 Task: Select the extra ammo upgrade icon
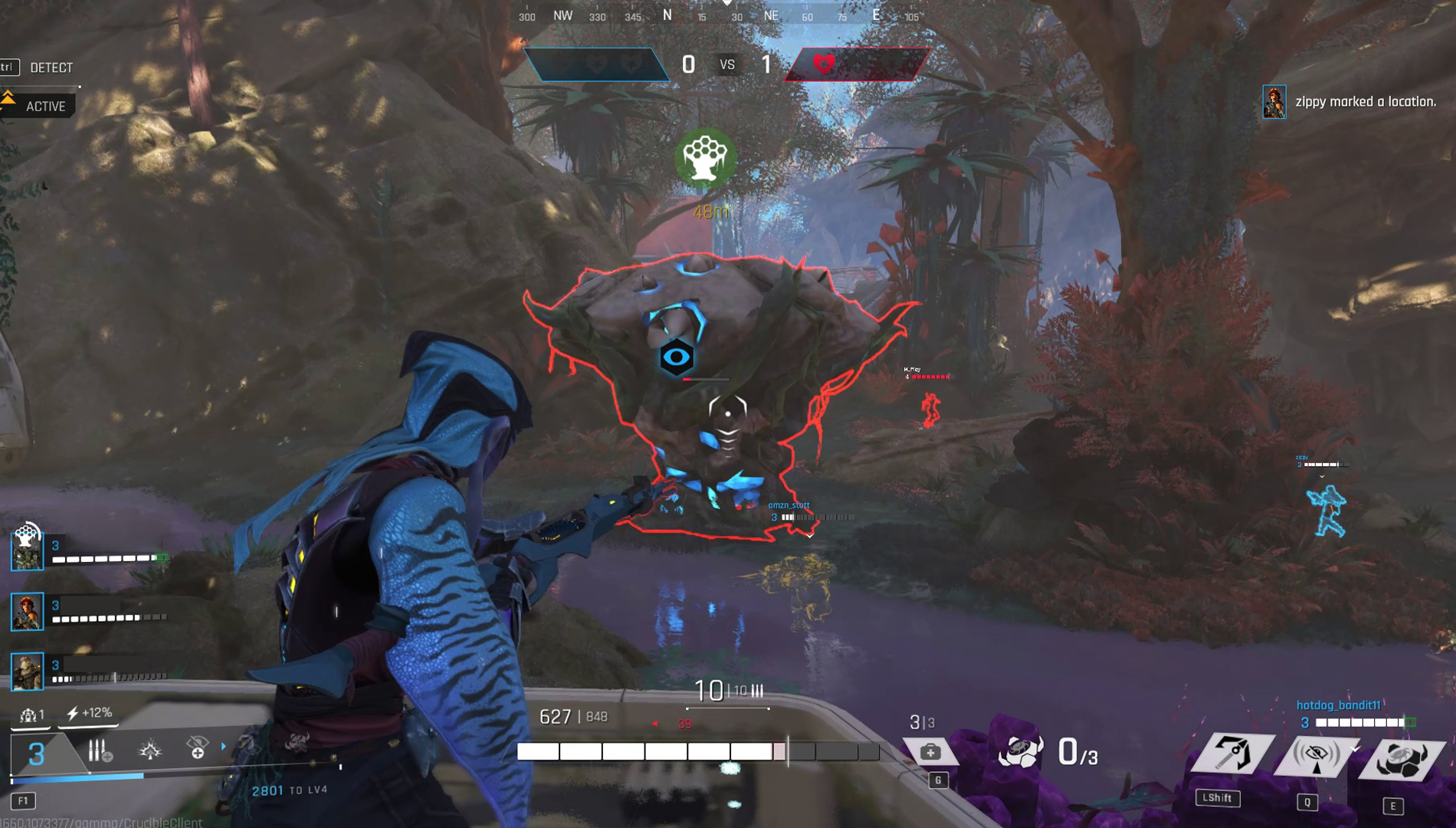(x=100, y=751)
